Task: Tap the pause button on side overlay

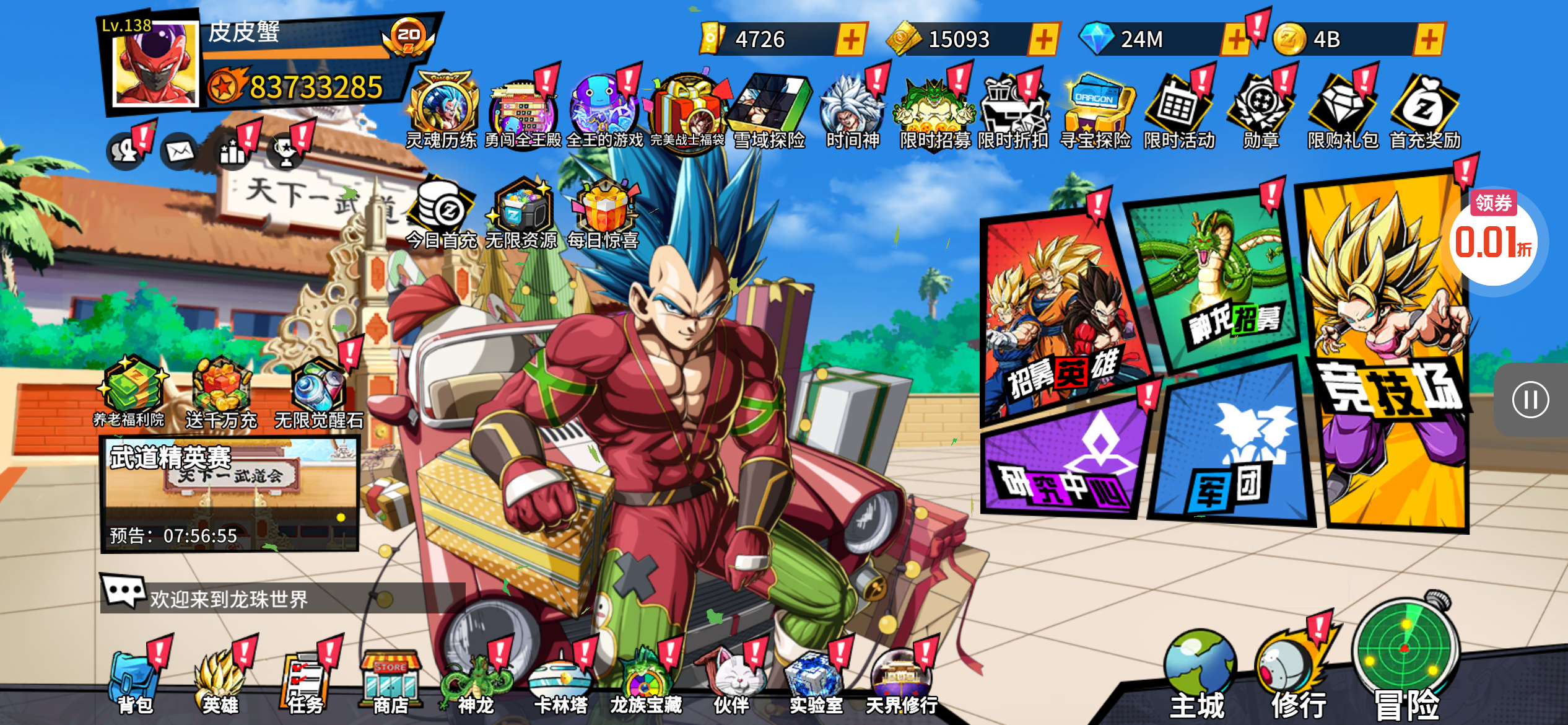Action: tap(1531, 400)
